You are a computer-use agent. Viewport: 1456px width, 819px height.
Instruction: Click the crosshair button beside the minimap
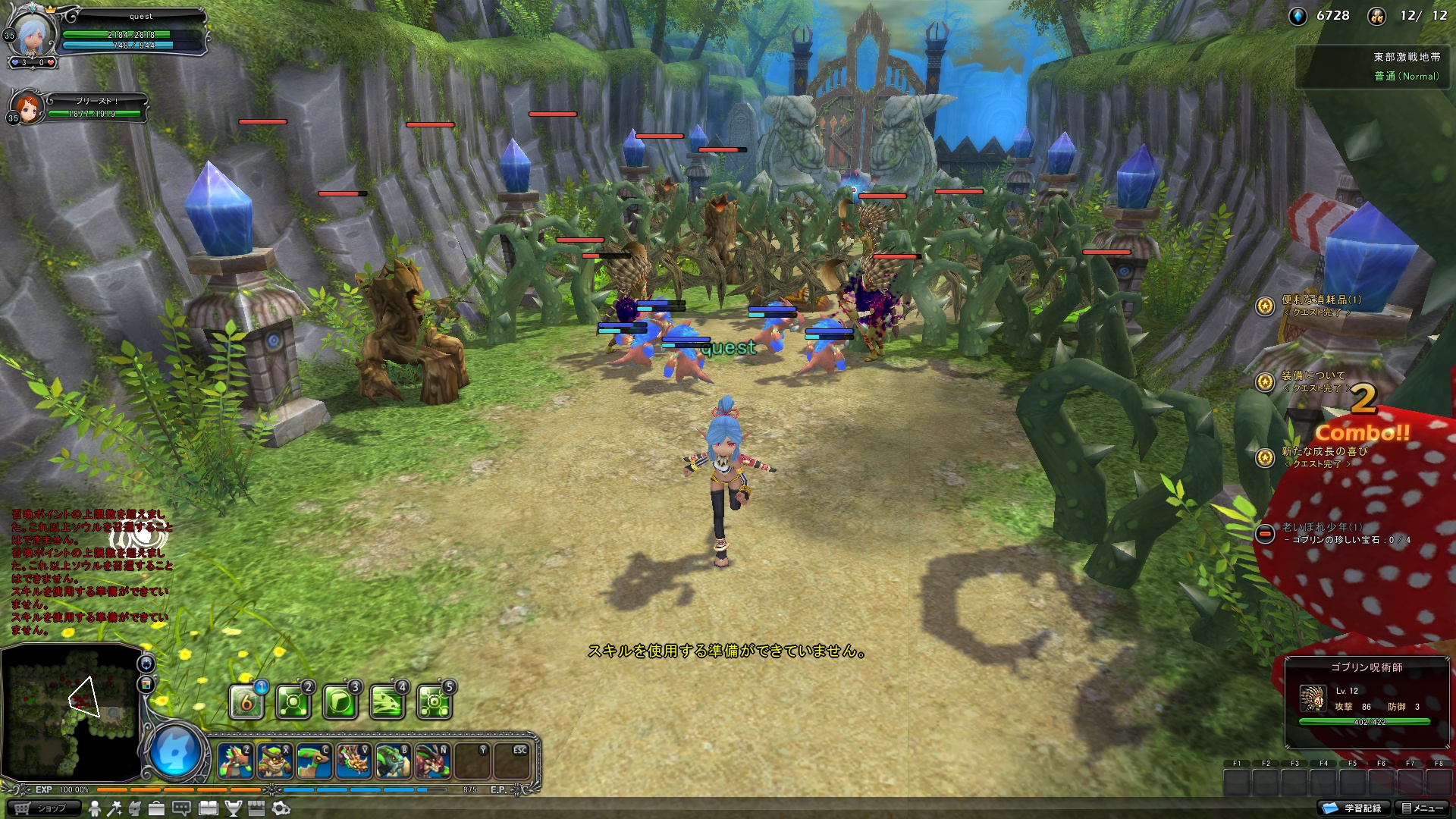[146, 664]
